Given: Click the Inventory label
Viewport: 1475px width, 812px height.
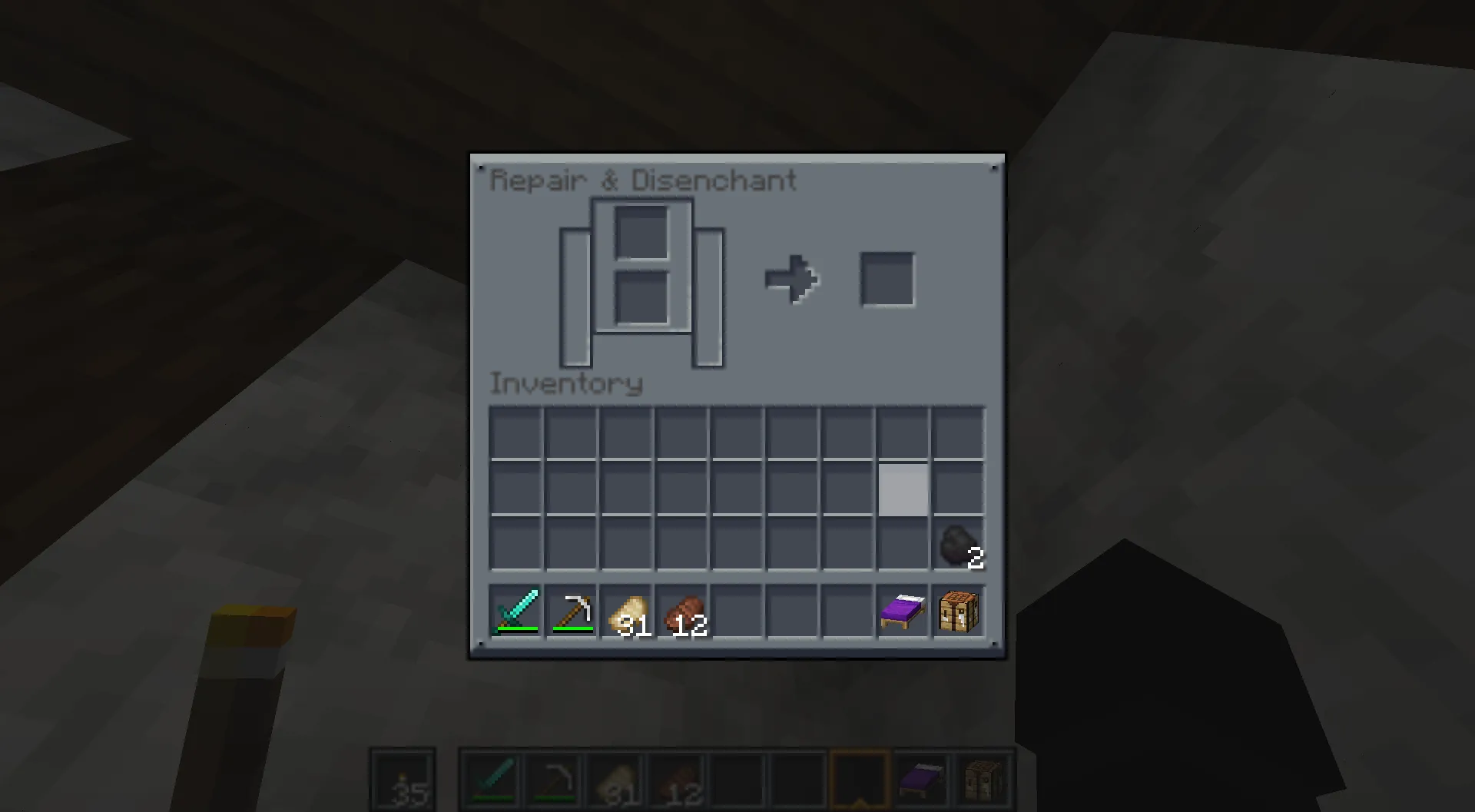Looking at the screenshot, I should tap(566, 383).
